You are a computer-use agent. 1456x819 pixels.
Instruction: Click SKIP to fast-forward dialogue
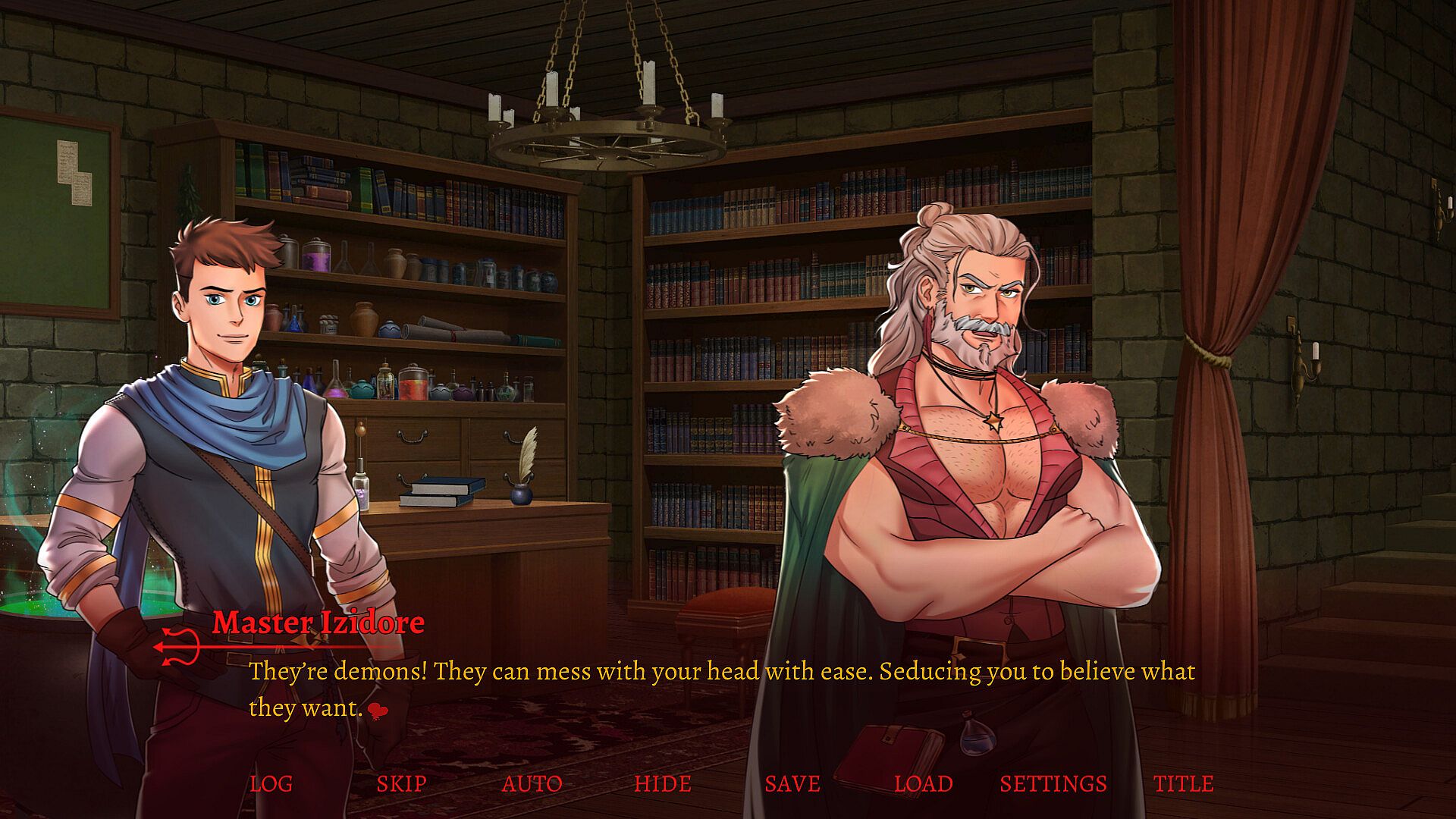(401, 783)
